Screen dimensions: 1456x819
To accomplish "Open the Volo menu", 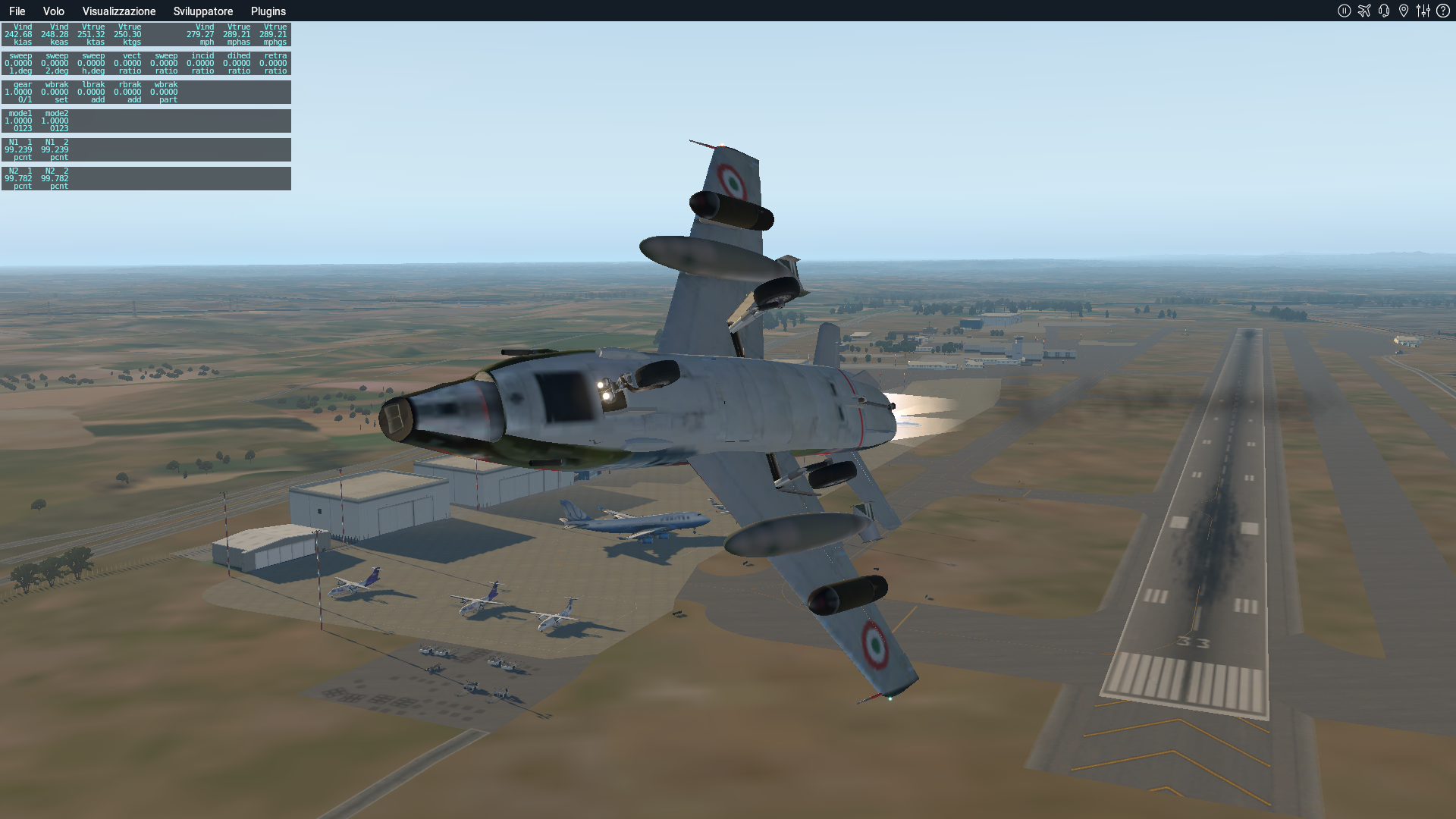I will pyautogui.click(x=53, y=11).
